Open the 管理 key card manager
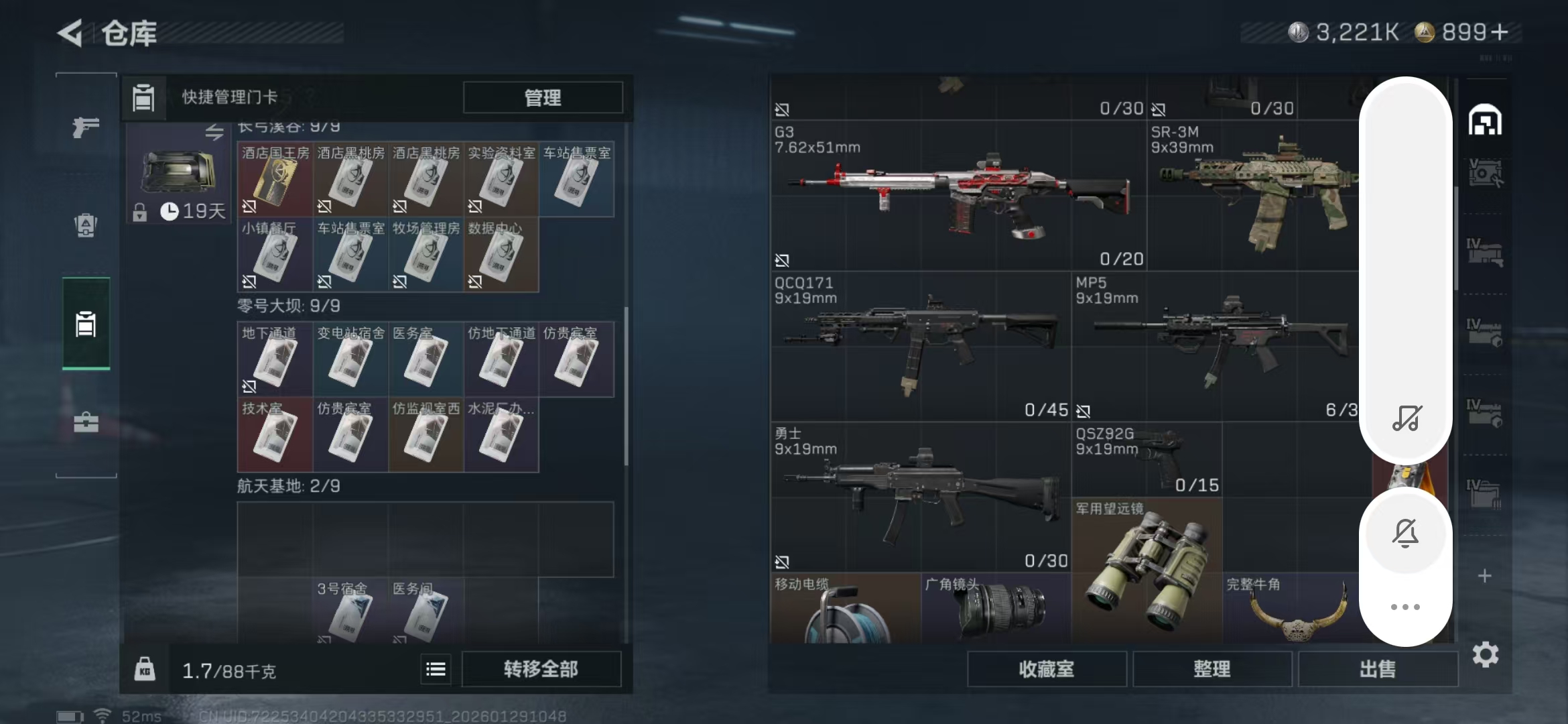Image resolution: width=1568 pixels, height=724 pixels. (542, 98)
